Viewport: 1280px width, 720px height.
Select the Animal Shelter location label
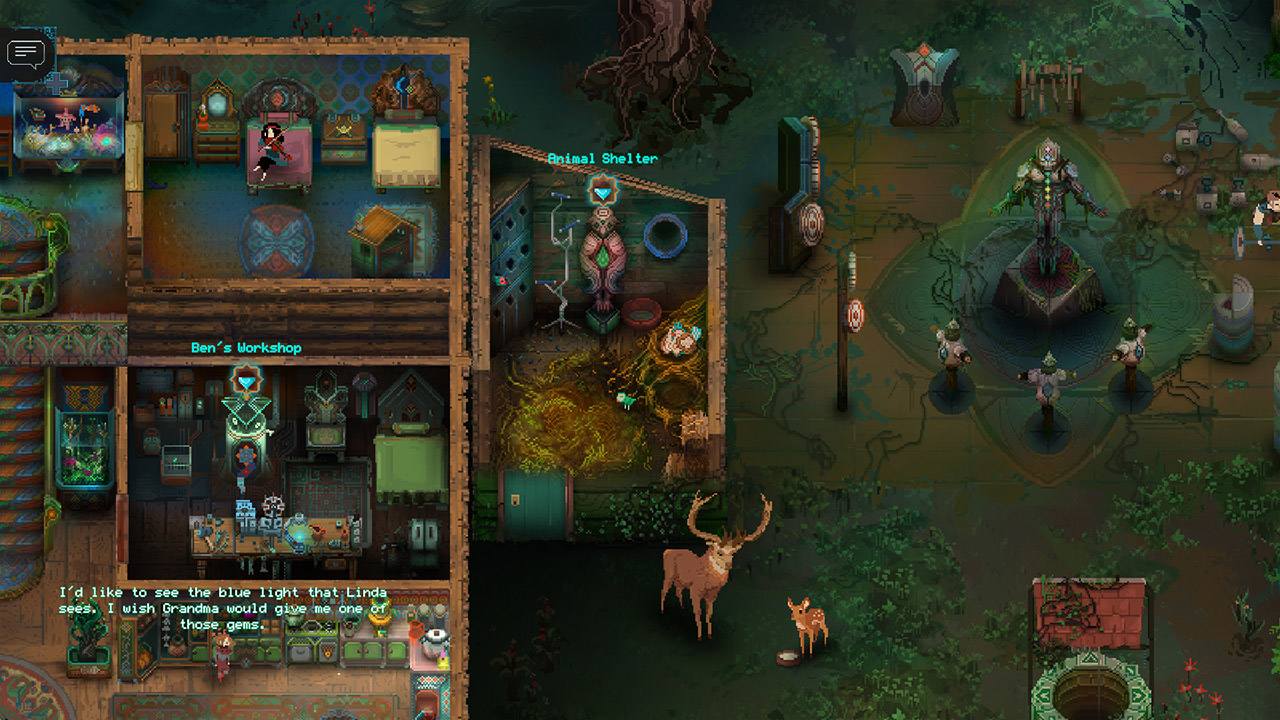(603, 157)
